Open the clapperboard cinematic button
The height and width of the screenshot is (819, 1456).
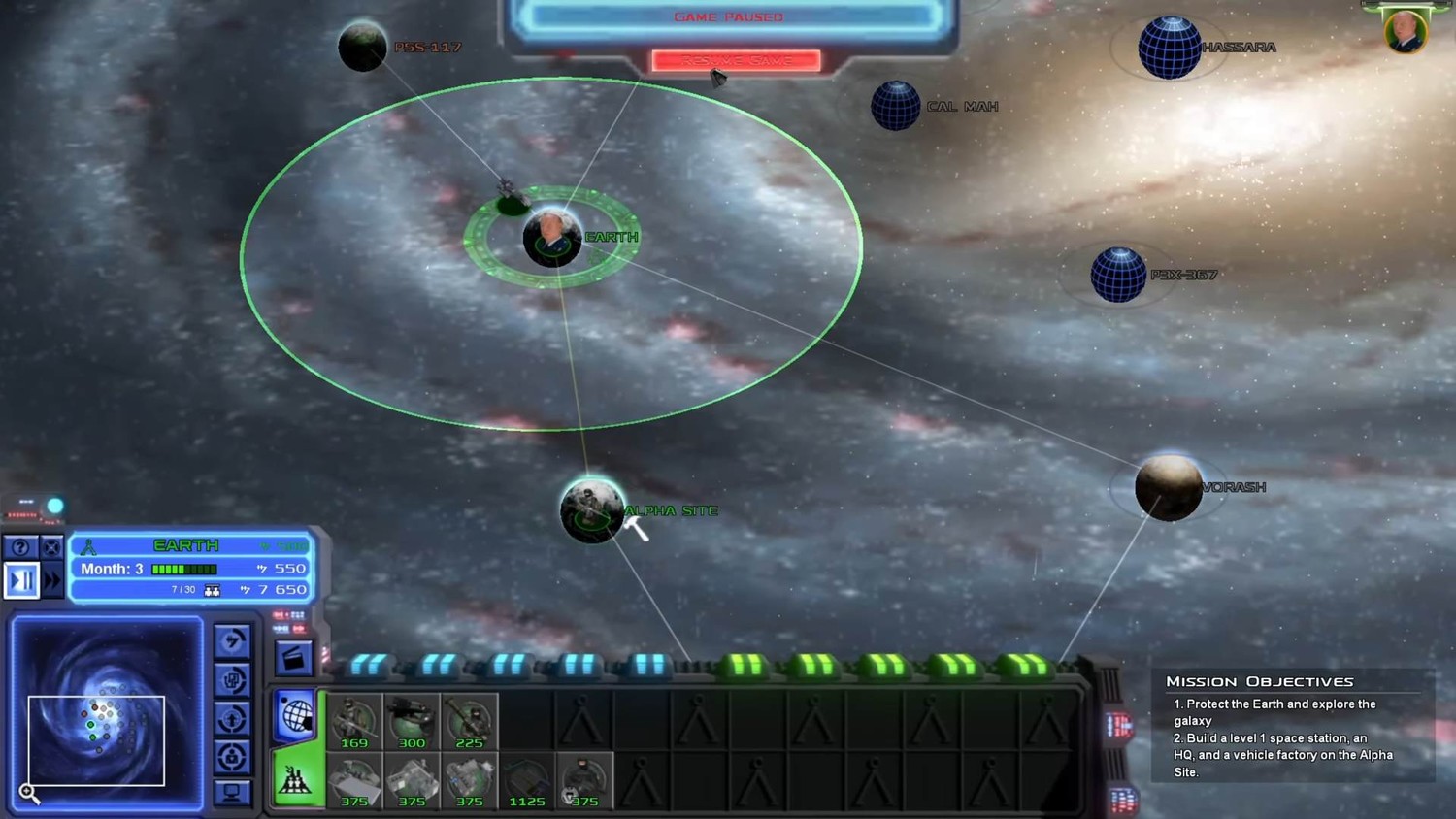pyautogui.click(x=293, y=659)
